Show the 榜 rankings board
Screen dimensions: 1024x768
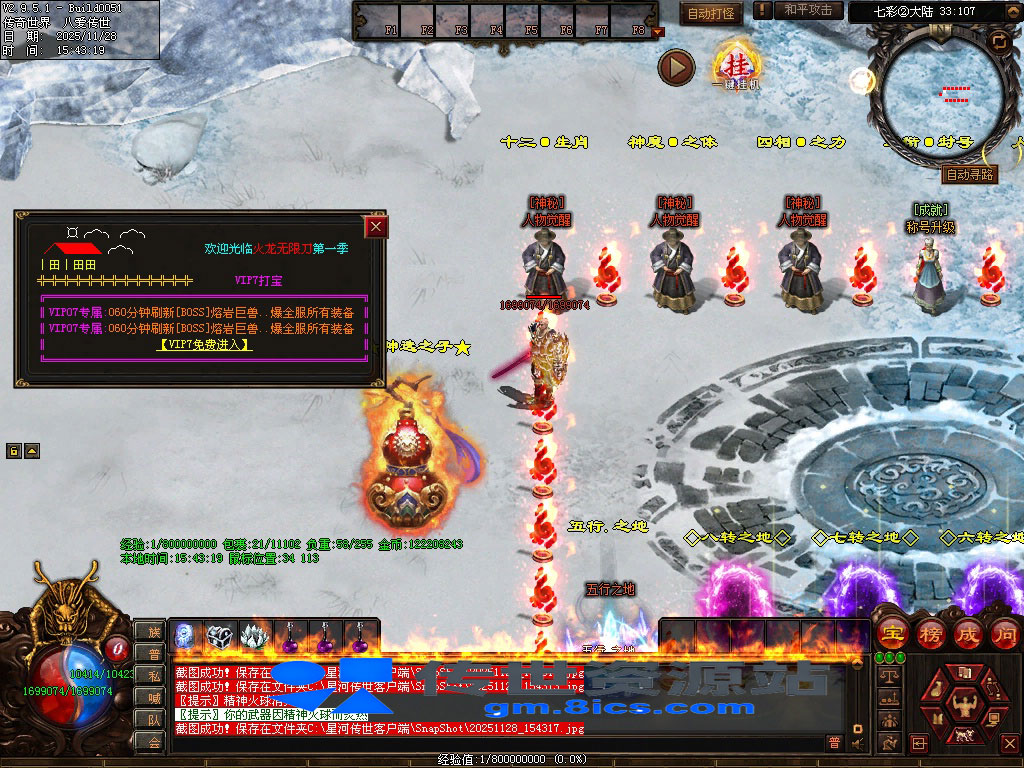929,633
